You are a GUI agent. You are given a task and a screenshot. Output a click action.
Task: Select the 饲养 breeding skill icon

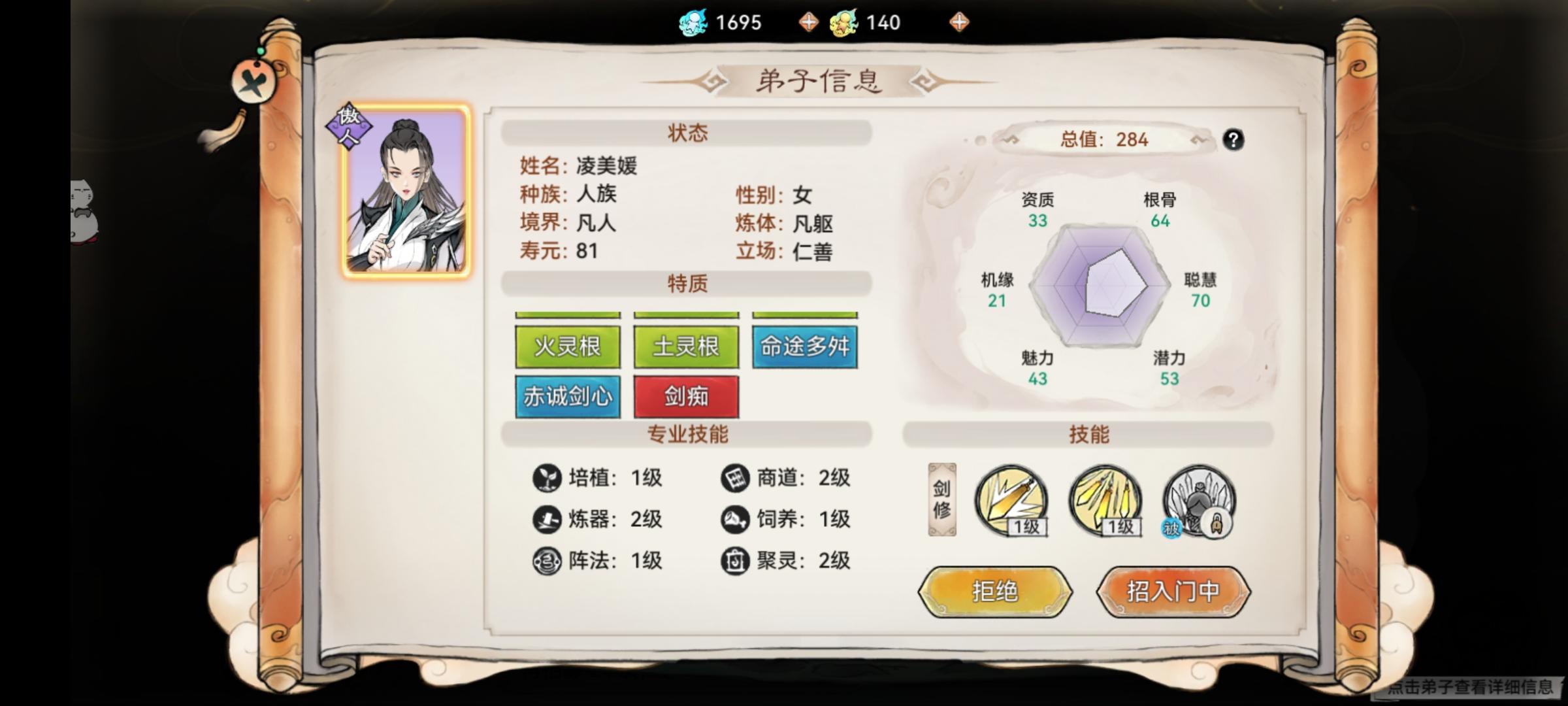pyautogui.click(x=737, y=520)
